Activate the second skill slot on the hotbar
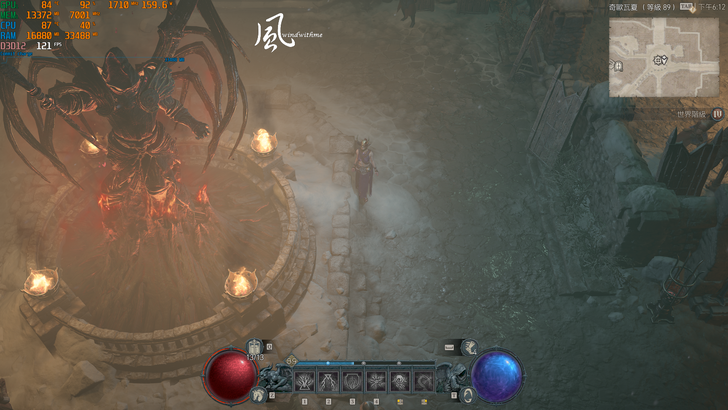728x410 pixels. pos(328,381)
